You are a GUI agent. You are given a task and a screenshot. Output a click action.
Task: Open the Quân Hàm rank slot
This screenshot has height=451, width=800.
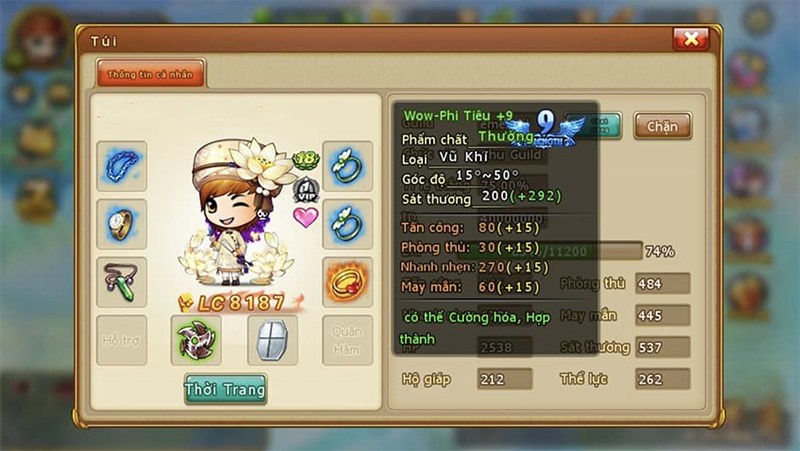click(347, 340)
